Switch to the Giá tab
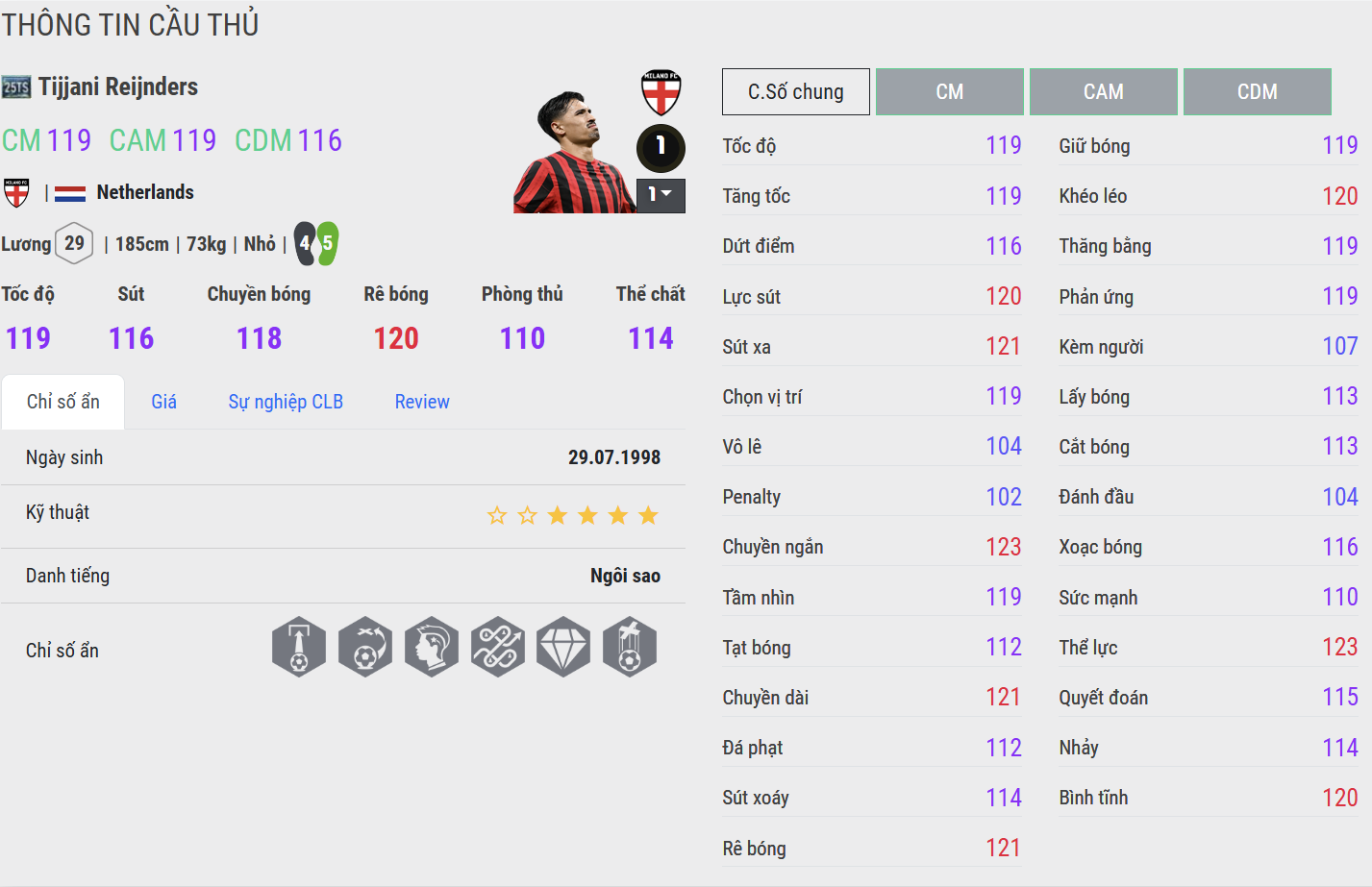The height and width of the screenshot is (887, 1372). 163,402
